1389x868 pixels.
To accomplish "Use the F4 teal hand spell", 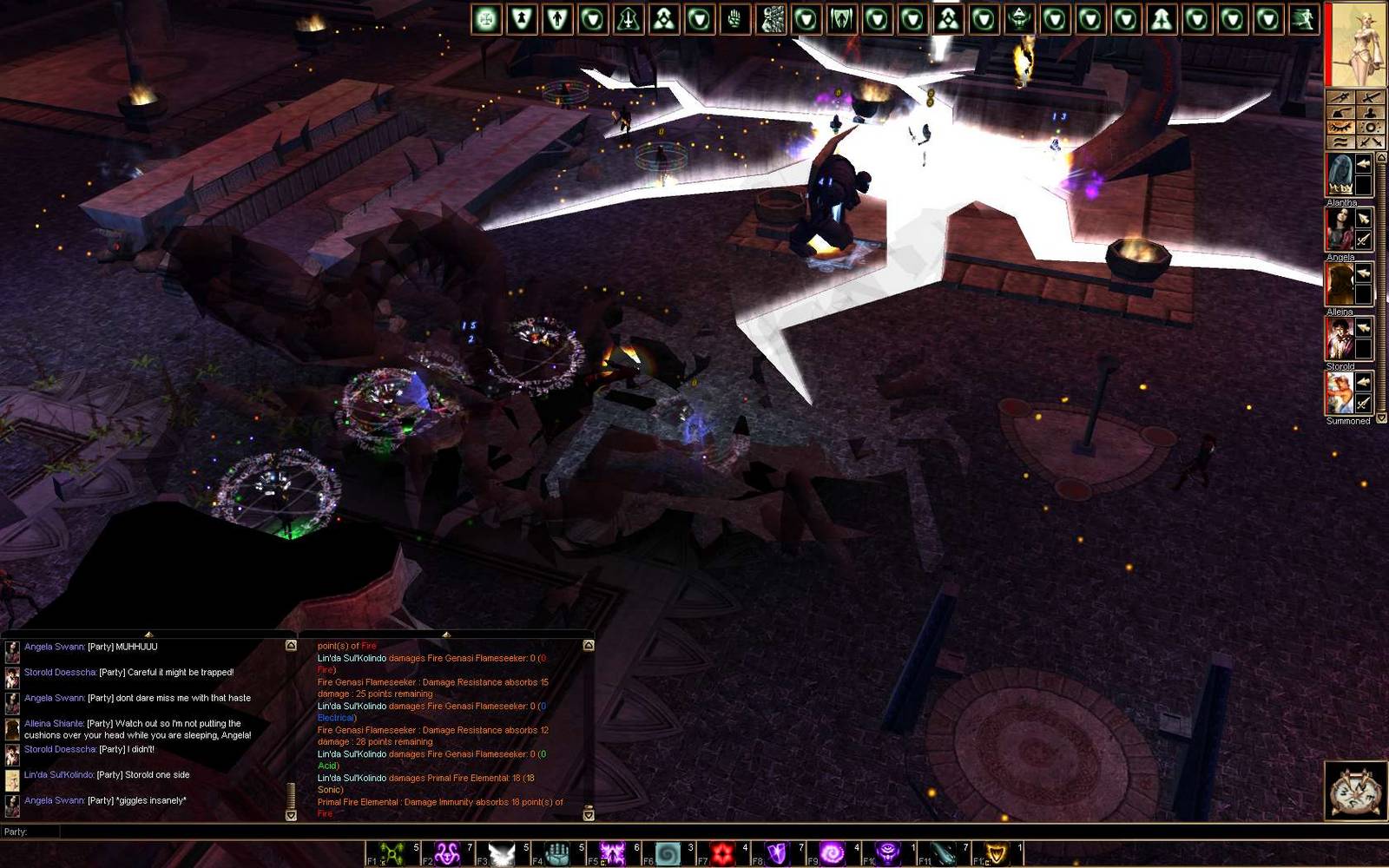I will pos(556,854).
